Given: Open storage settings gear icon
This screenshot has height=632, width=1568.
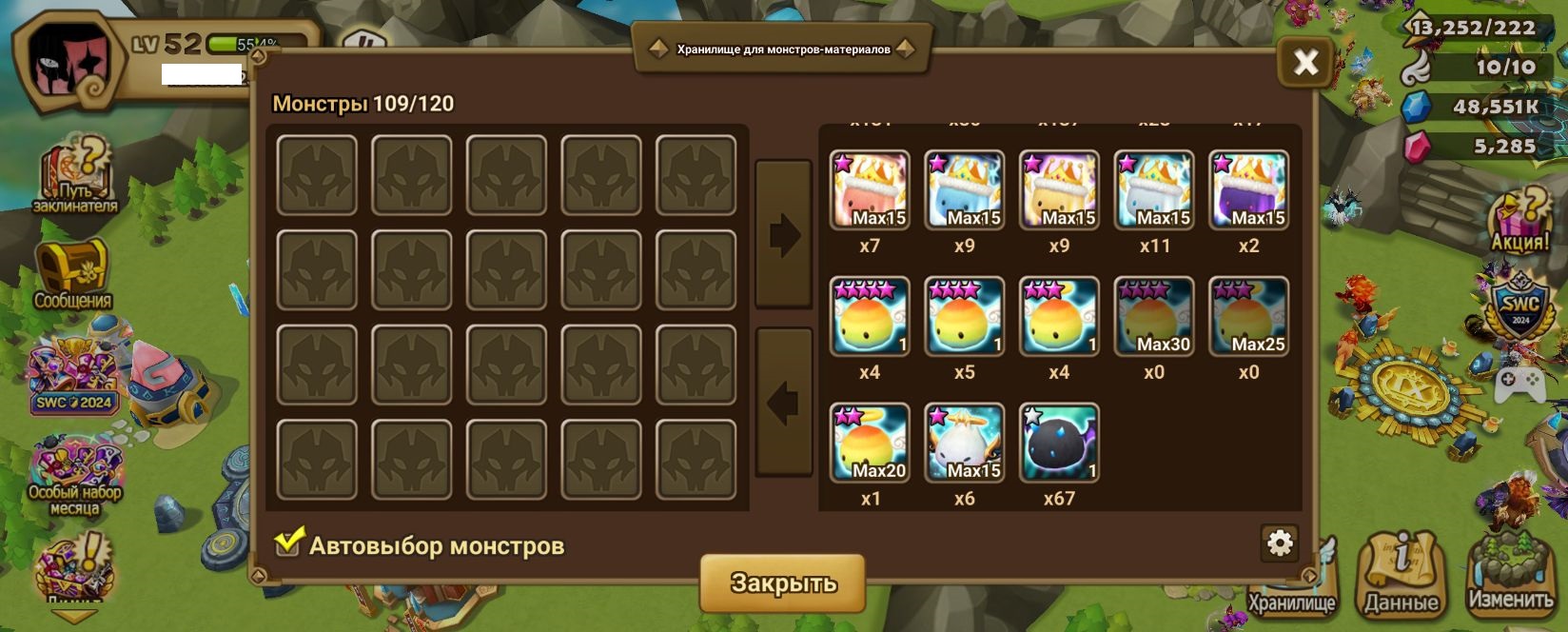Looking at the screenshot, I should [x=1280, y=543].
